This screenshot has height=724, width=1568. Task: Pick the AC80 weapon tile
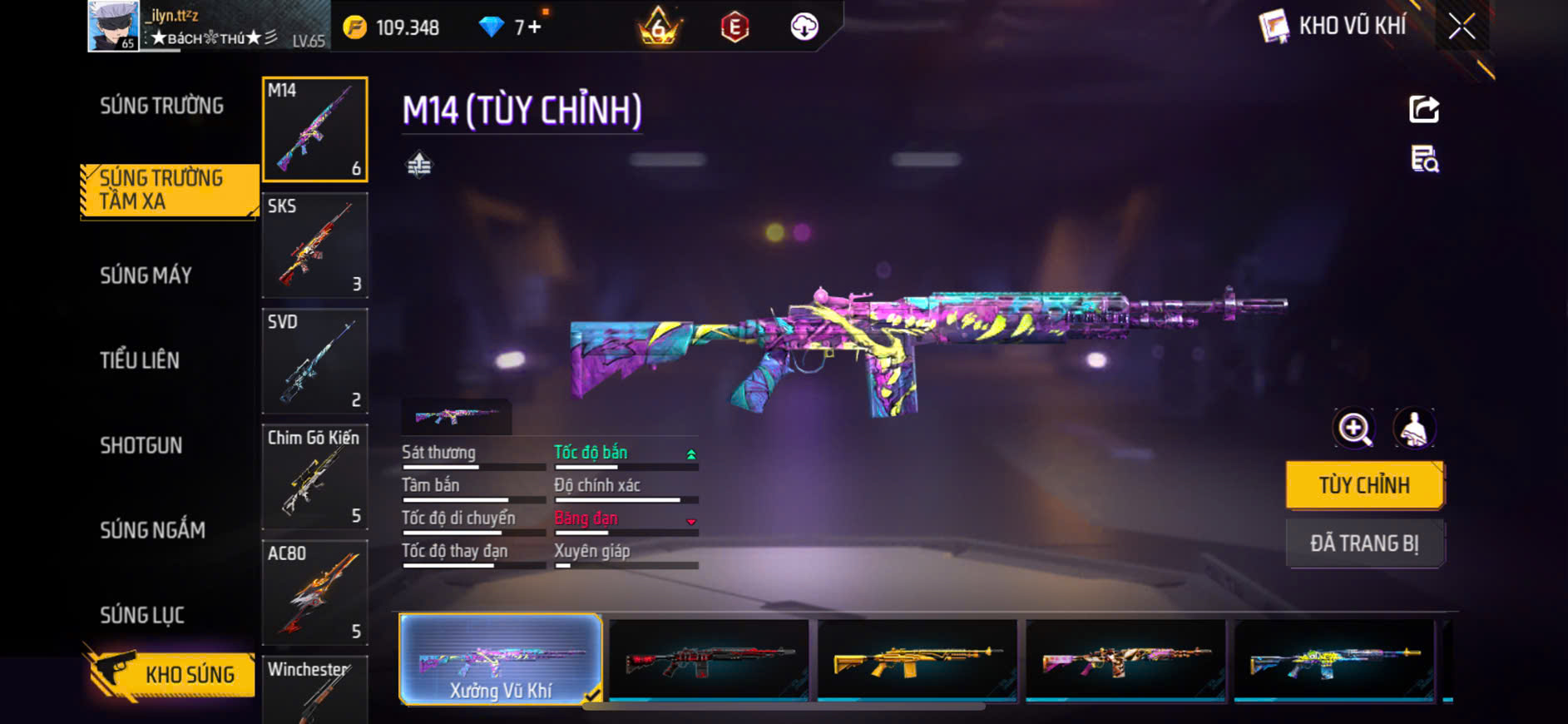click(x=314, y=593)
